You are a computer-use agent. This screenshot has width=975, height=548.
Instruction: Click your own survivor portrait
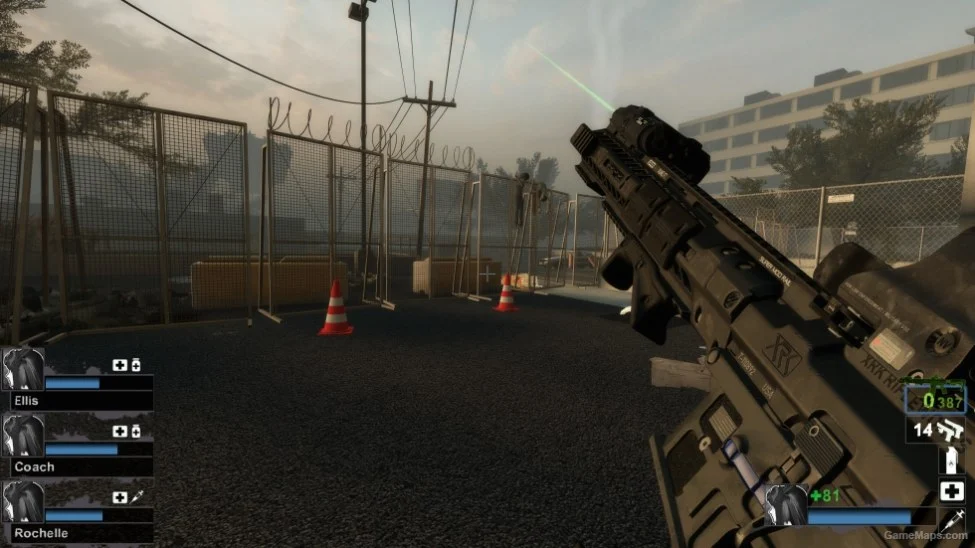coord(786,504)
